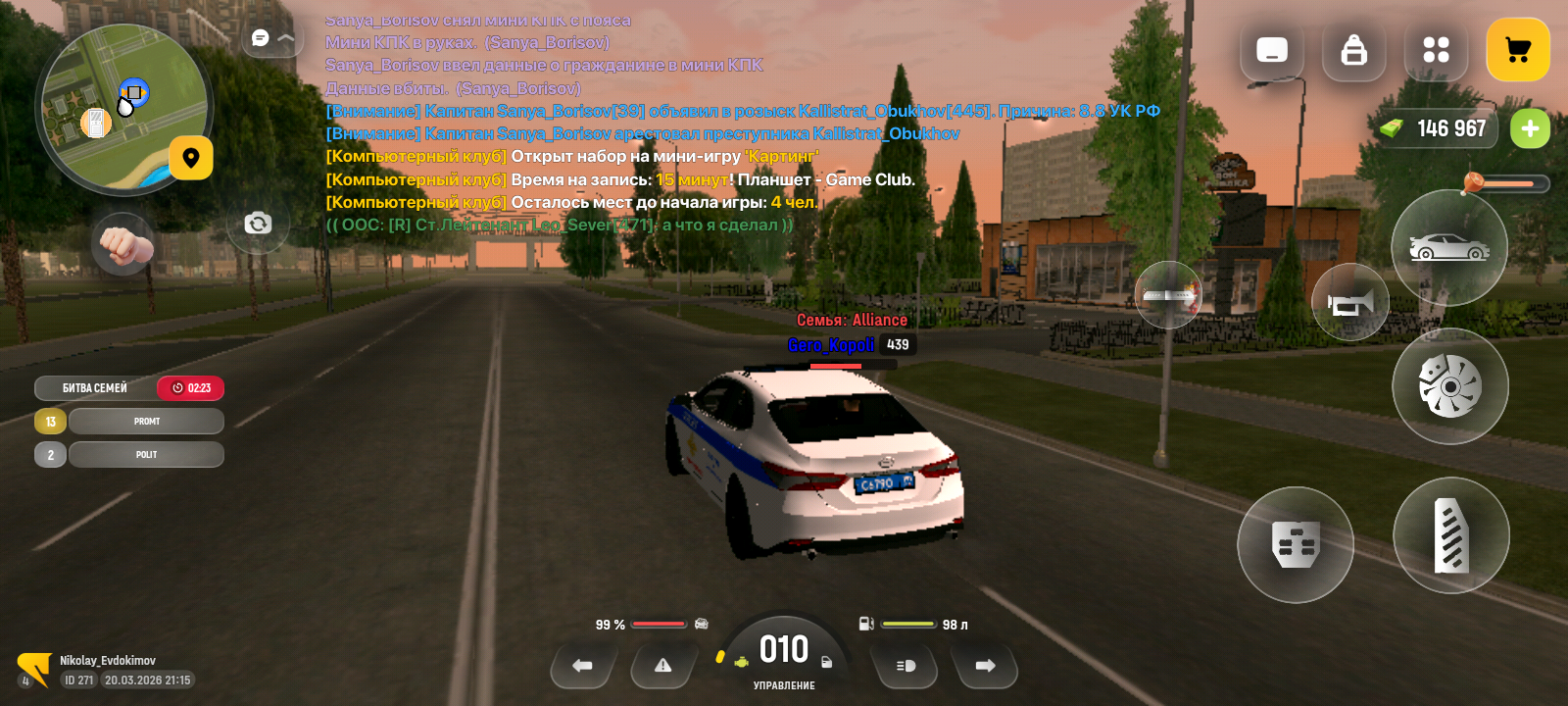Add money with the green plus
The image size is (1568, 706).
point(1530,128)
